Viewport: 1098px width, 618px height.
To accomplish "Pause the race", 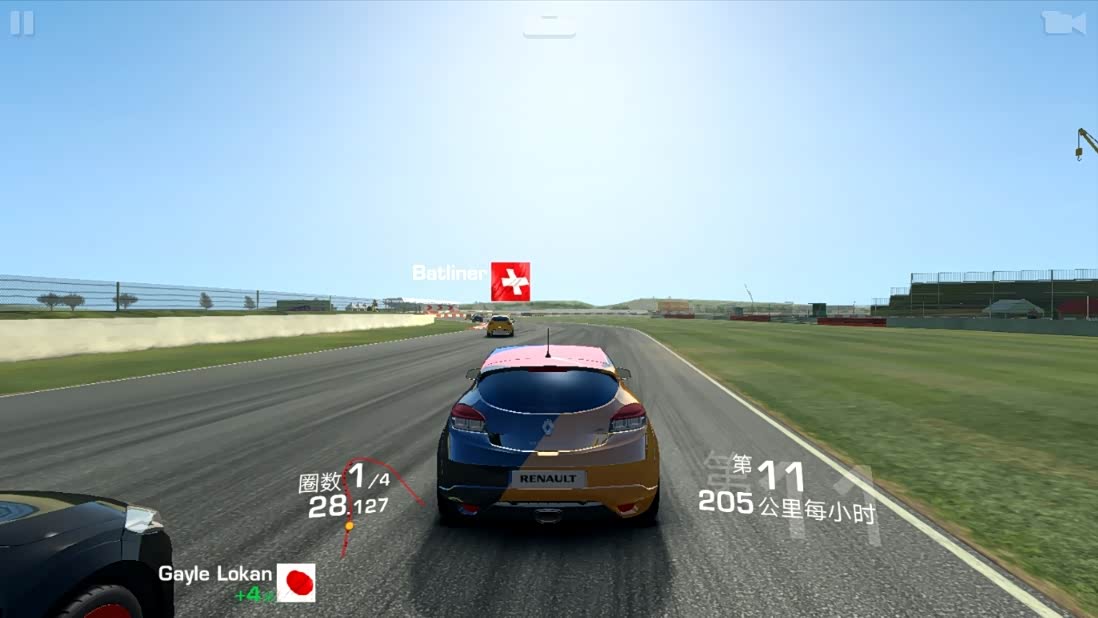I will [x=22, y=23].
